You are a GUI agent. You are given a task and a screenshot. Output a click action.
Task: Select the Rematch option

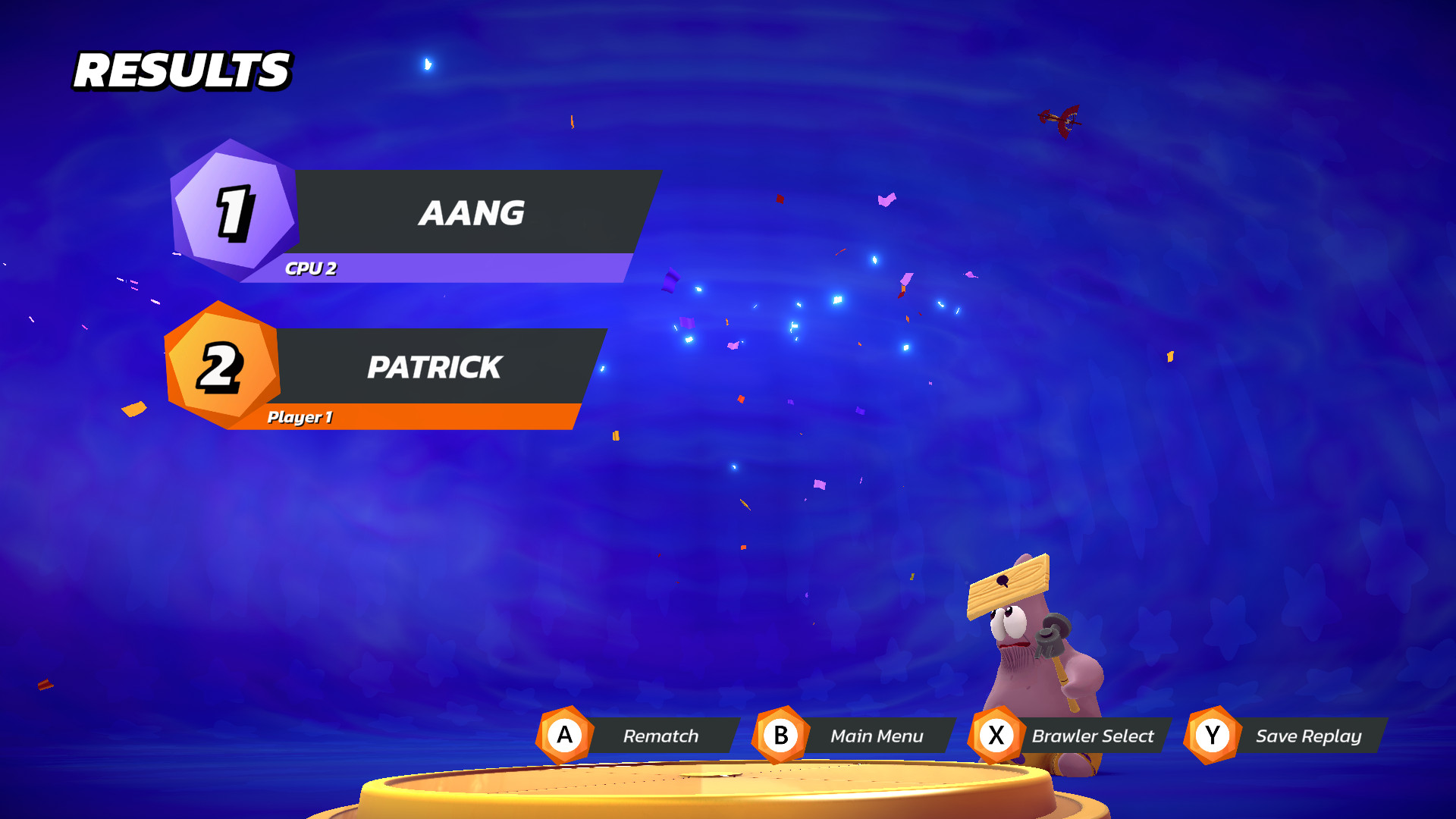click(x=661, y=735)
